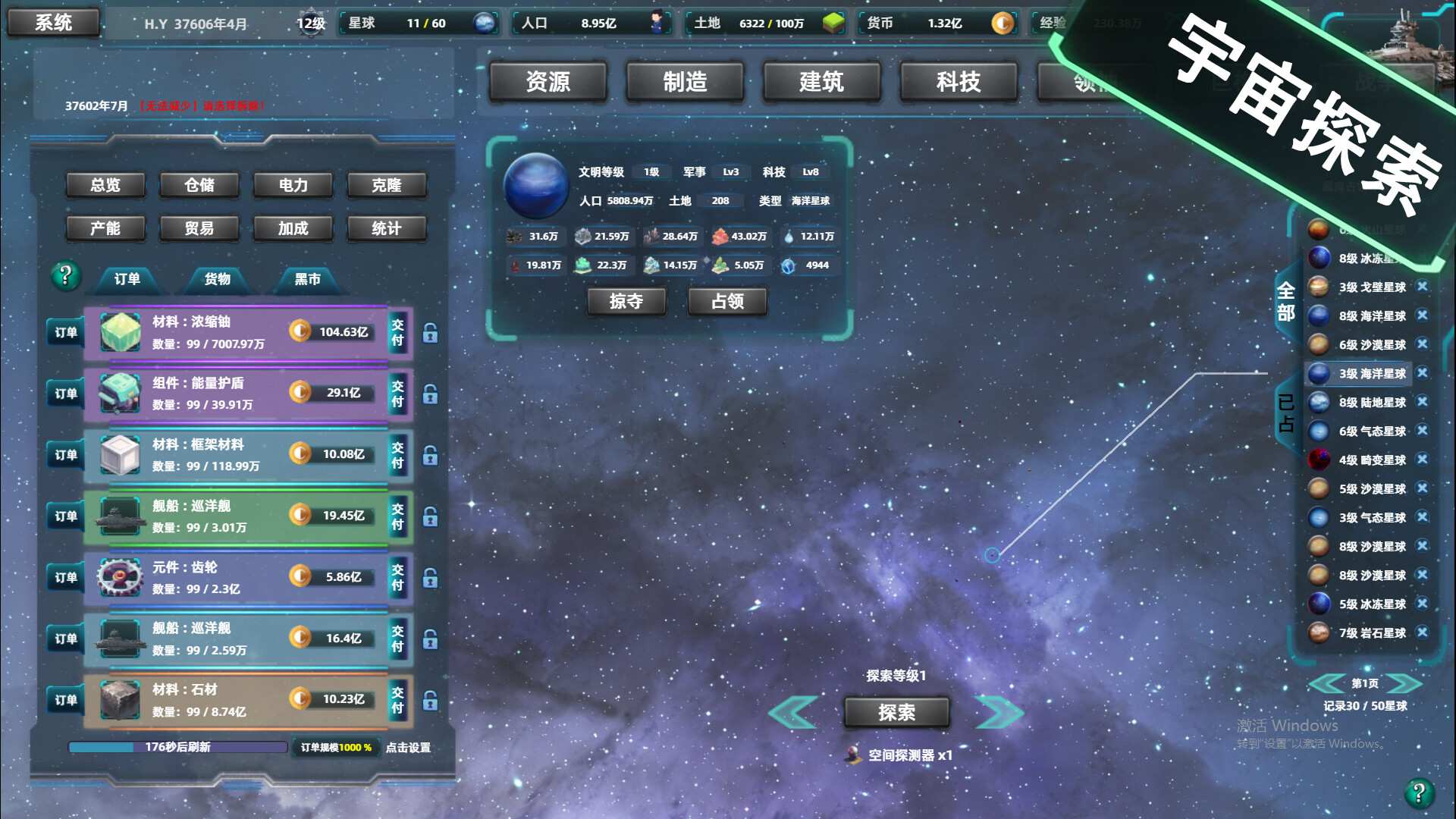The height and width of the screenshot is (819, 1456).
Task: Click the population figure icon in top bar
Action: pyautogui.click(x=657, y=24)
